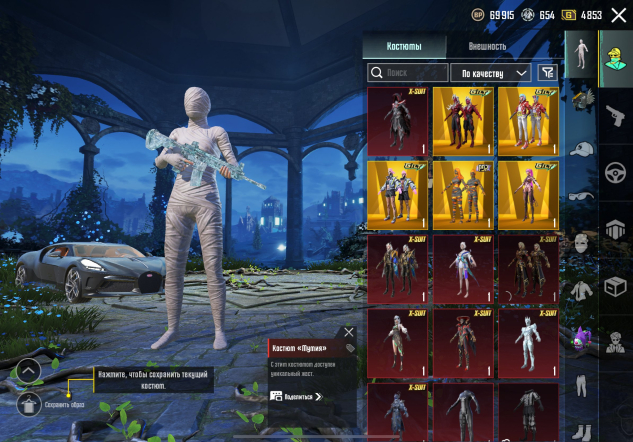Image resolution: width=633 pixels, height=442 pixels.
Task: Expand the up-arrow circle button
Action: [29, 371]
